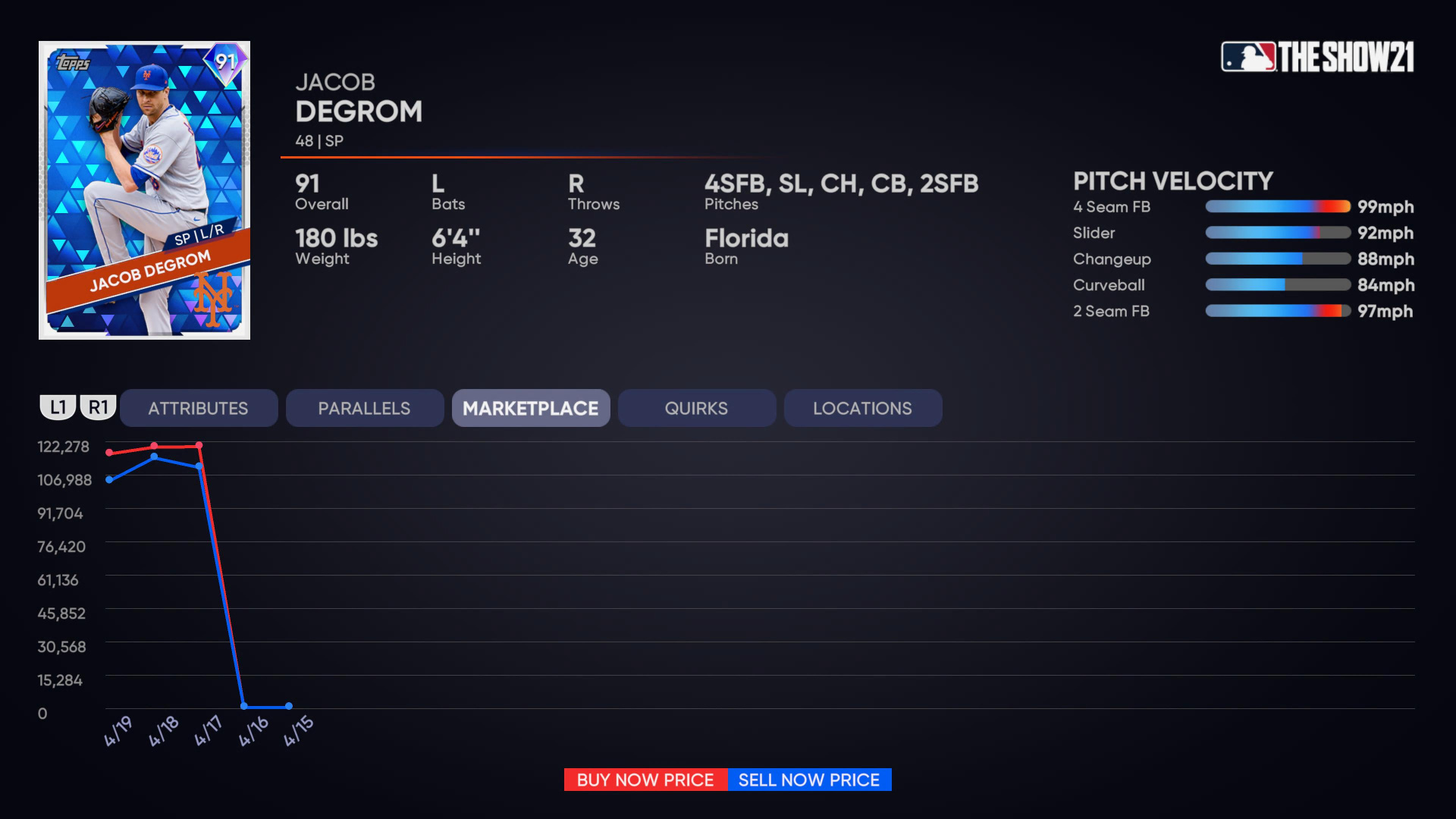
Task: Click Jacob deGrom's player card thumbnail
Action: [x=144, y=190]
